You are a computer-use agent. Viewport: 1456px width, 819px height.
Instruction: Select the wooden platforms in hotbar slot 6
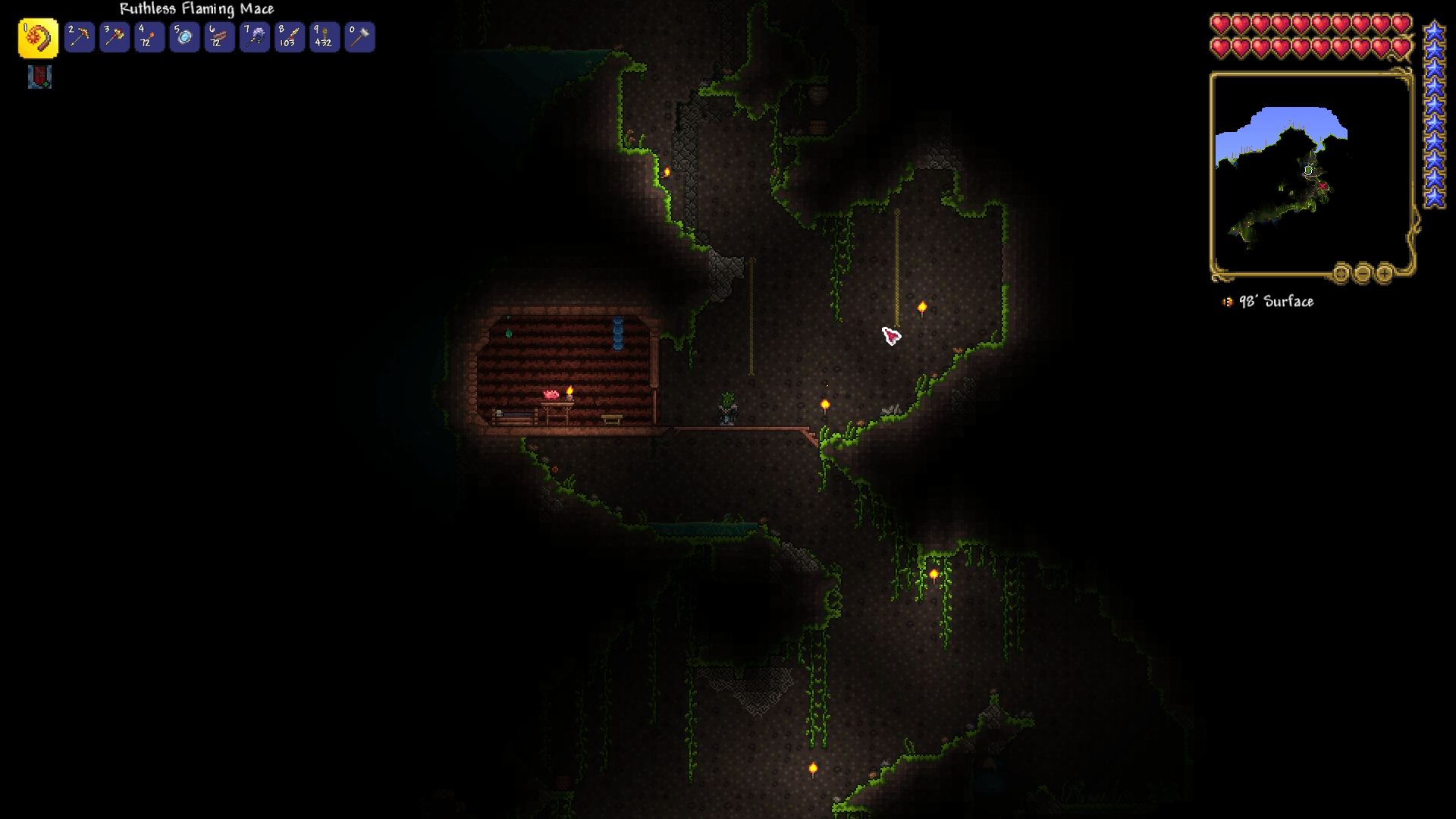click(x=218, y=37)
